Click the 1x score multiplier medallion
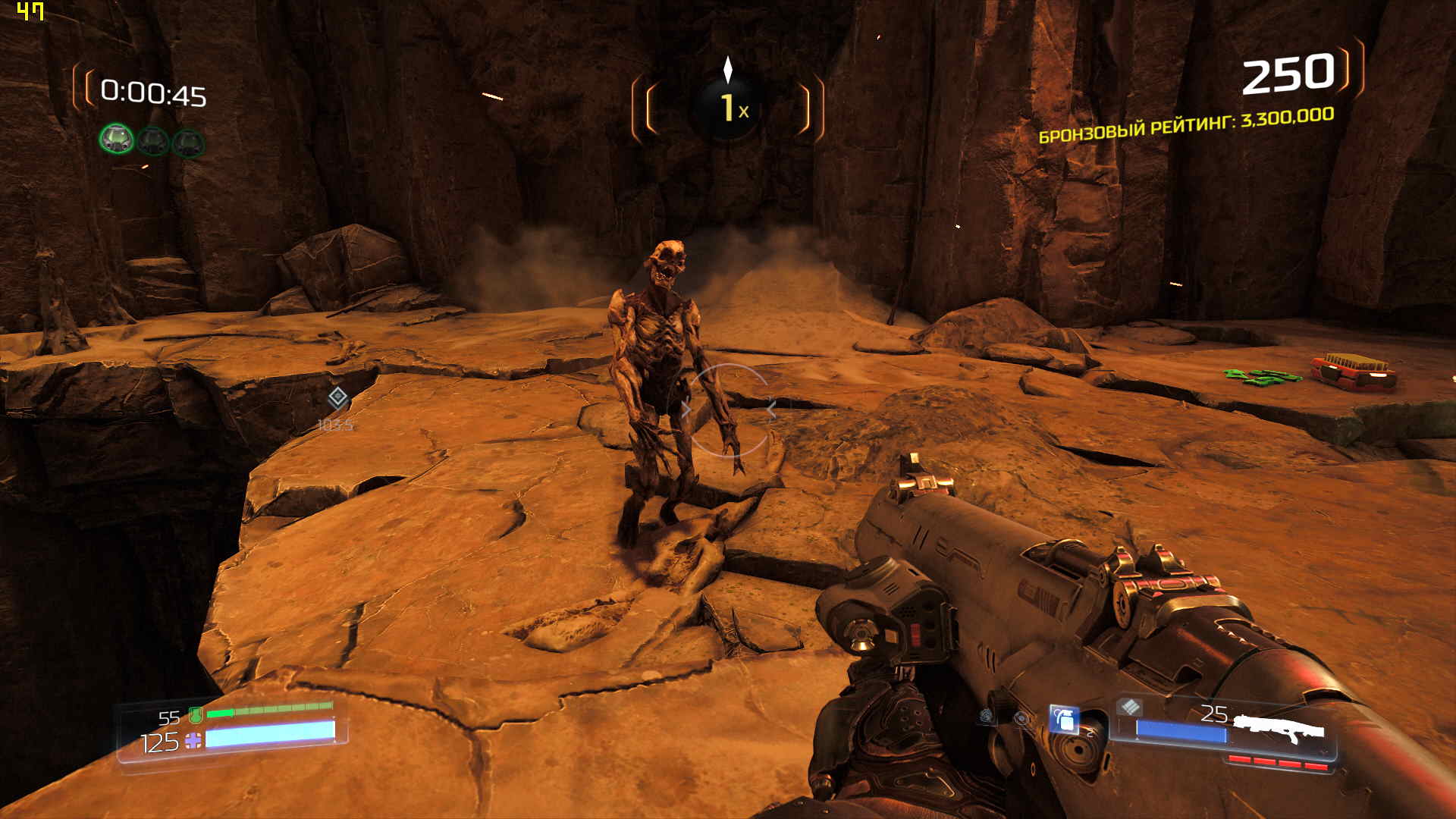 click(x=728, y=108)
